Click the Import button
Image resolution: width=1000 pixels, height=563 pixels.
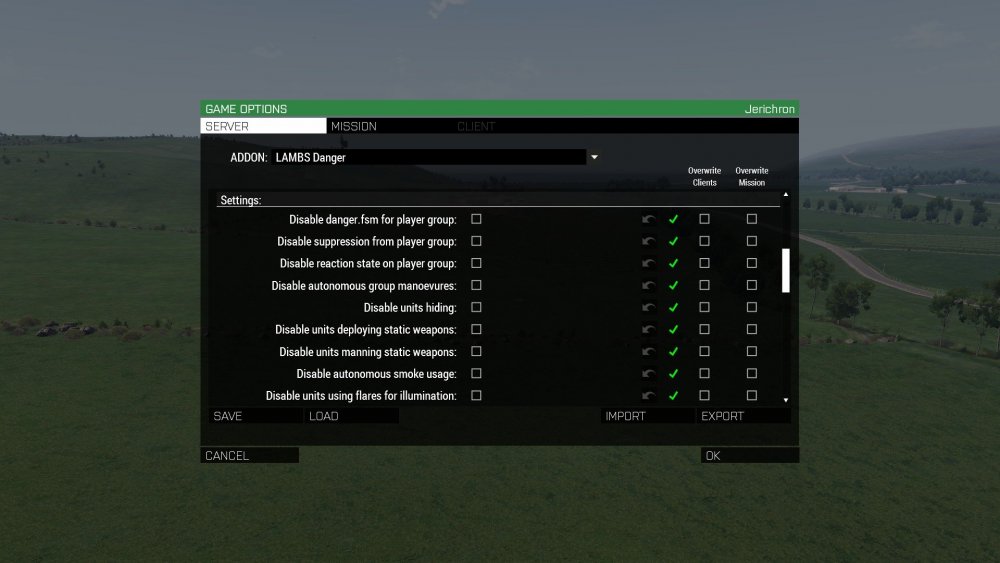coord(647,416)
